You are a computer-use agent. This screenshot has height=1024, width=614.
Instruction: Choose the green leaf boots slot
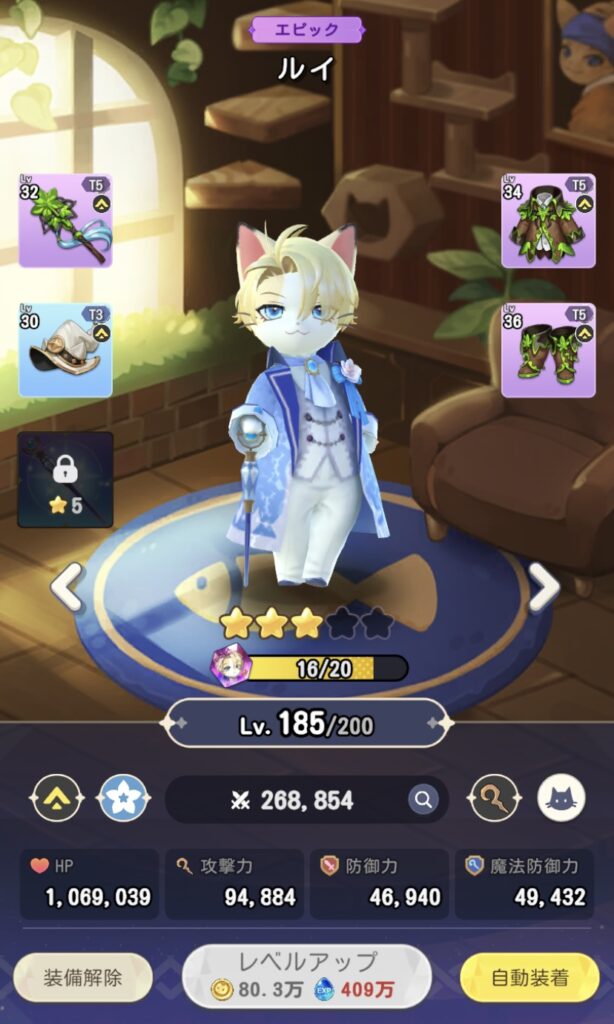pyautogui.click(x=548, y=350)
